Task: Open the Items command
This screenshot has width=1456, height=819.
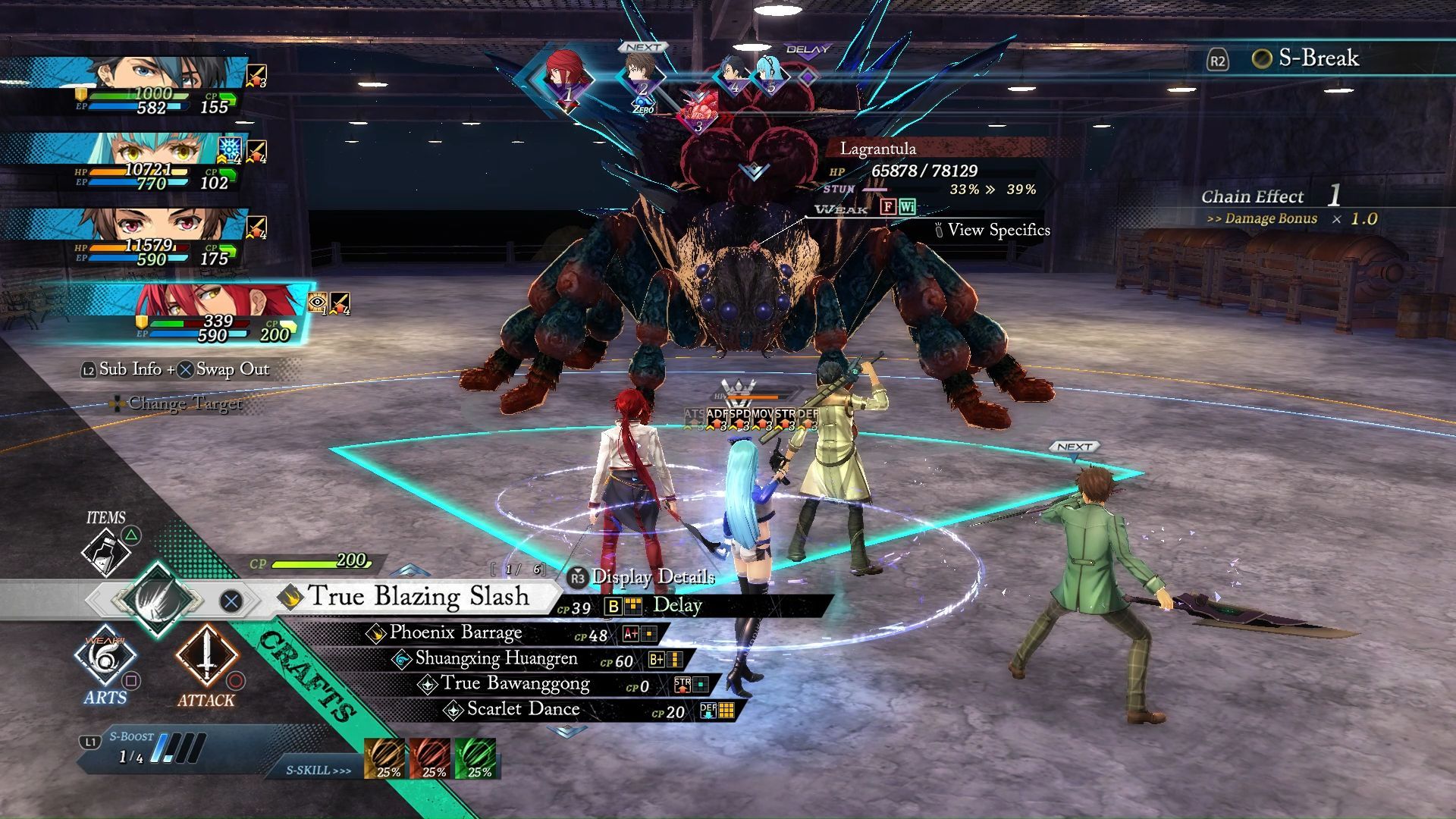Action: coord(106,548)
